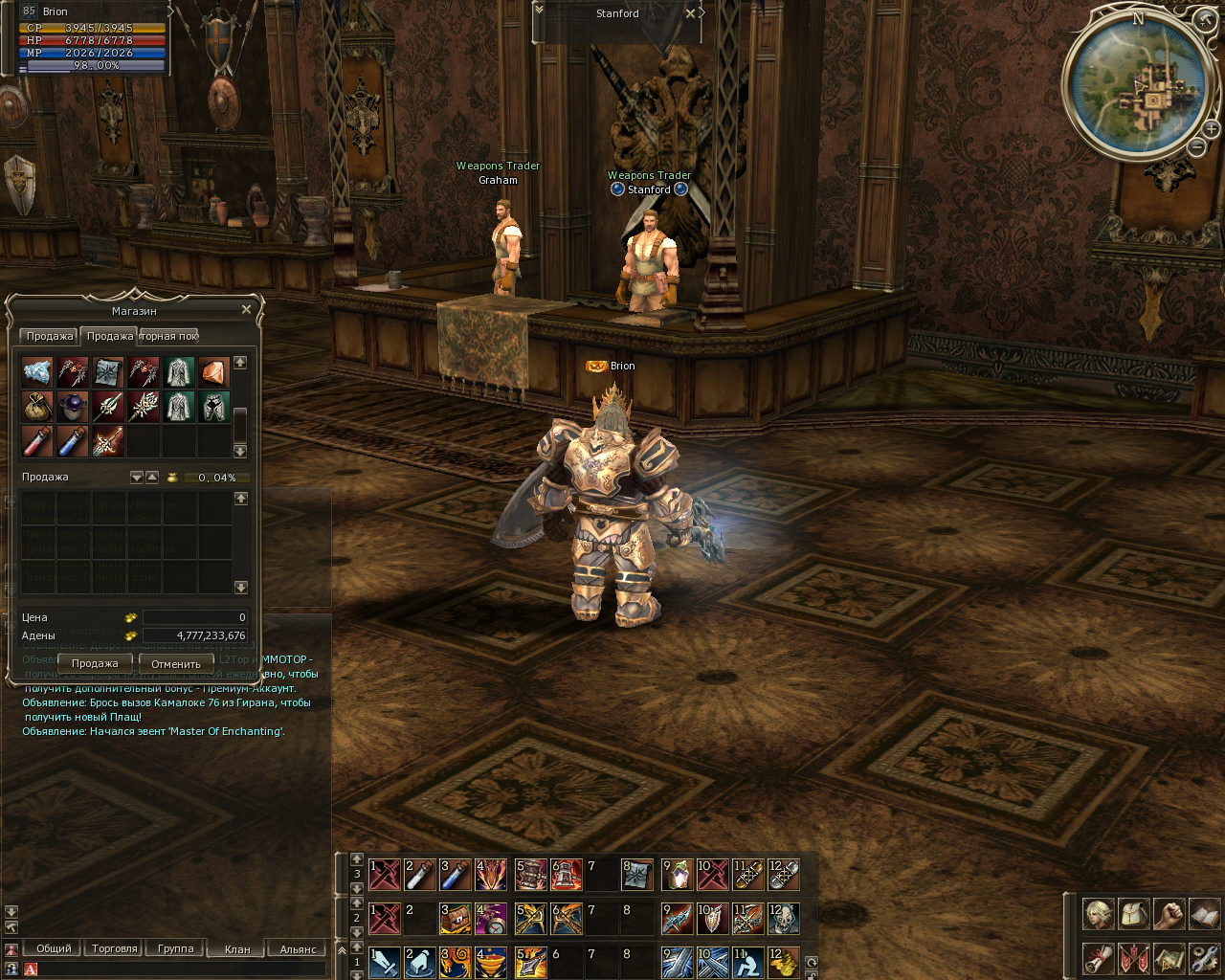Close the Stanford target window
Image resolution: width=1225 pixels, height=980 pixels.
pos(690,14)
